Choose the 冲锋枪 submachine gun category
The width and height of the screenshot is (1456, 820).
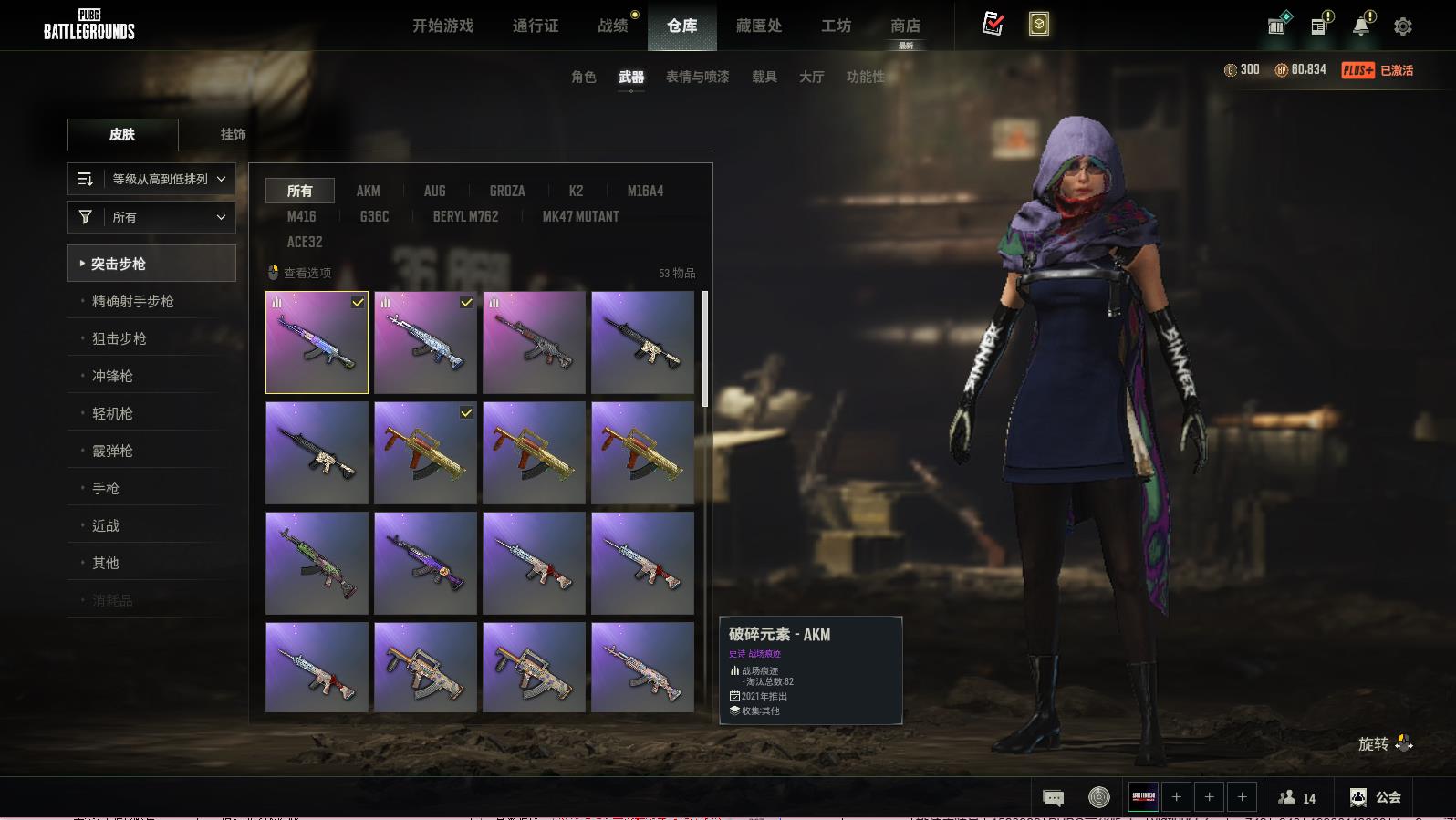pyautogui.click(x=112, y=376)
